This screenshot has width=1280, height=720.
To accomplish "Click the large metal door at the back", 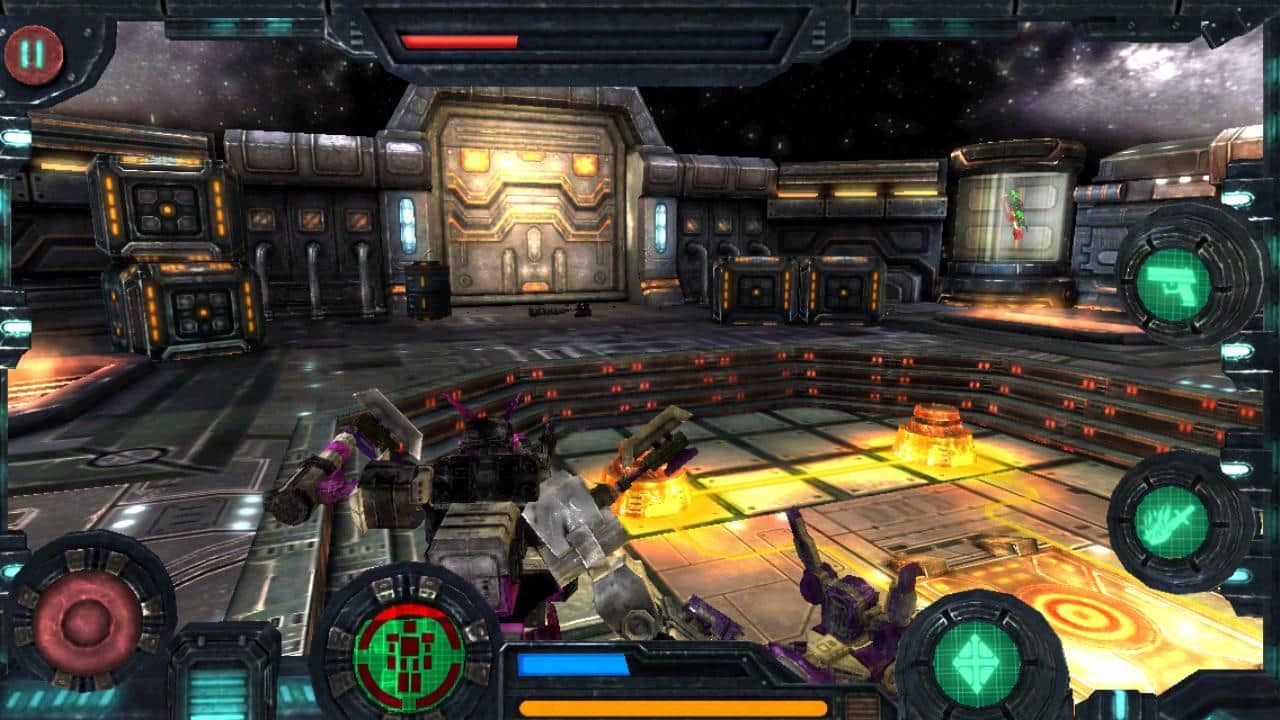I will pyautogui.click(x=530, y=200).
